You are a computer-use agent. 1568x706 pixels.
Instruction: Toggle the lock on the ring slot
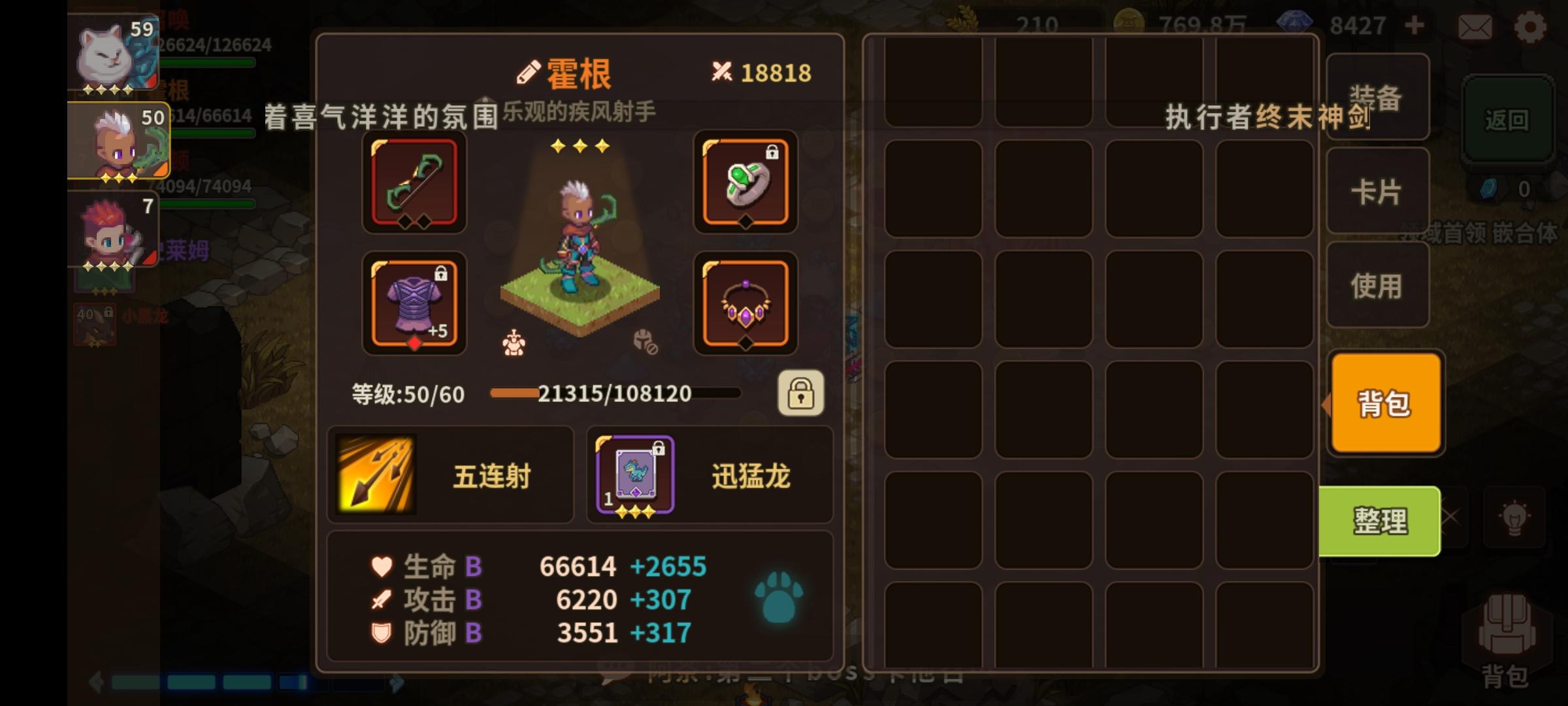click(x=774, y=153)
